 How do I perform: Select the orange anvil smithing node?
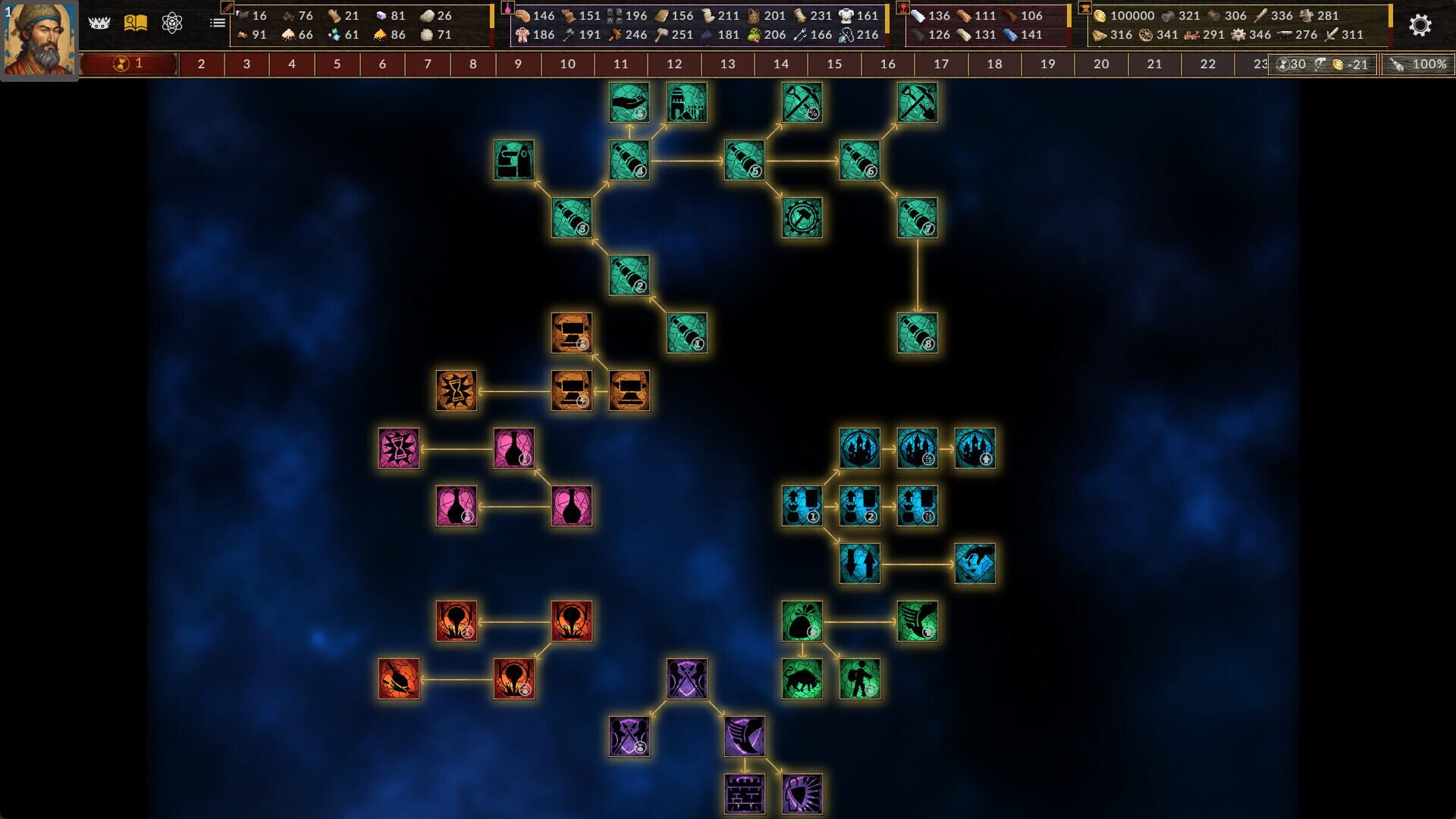tap(571, 391)
